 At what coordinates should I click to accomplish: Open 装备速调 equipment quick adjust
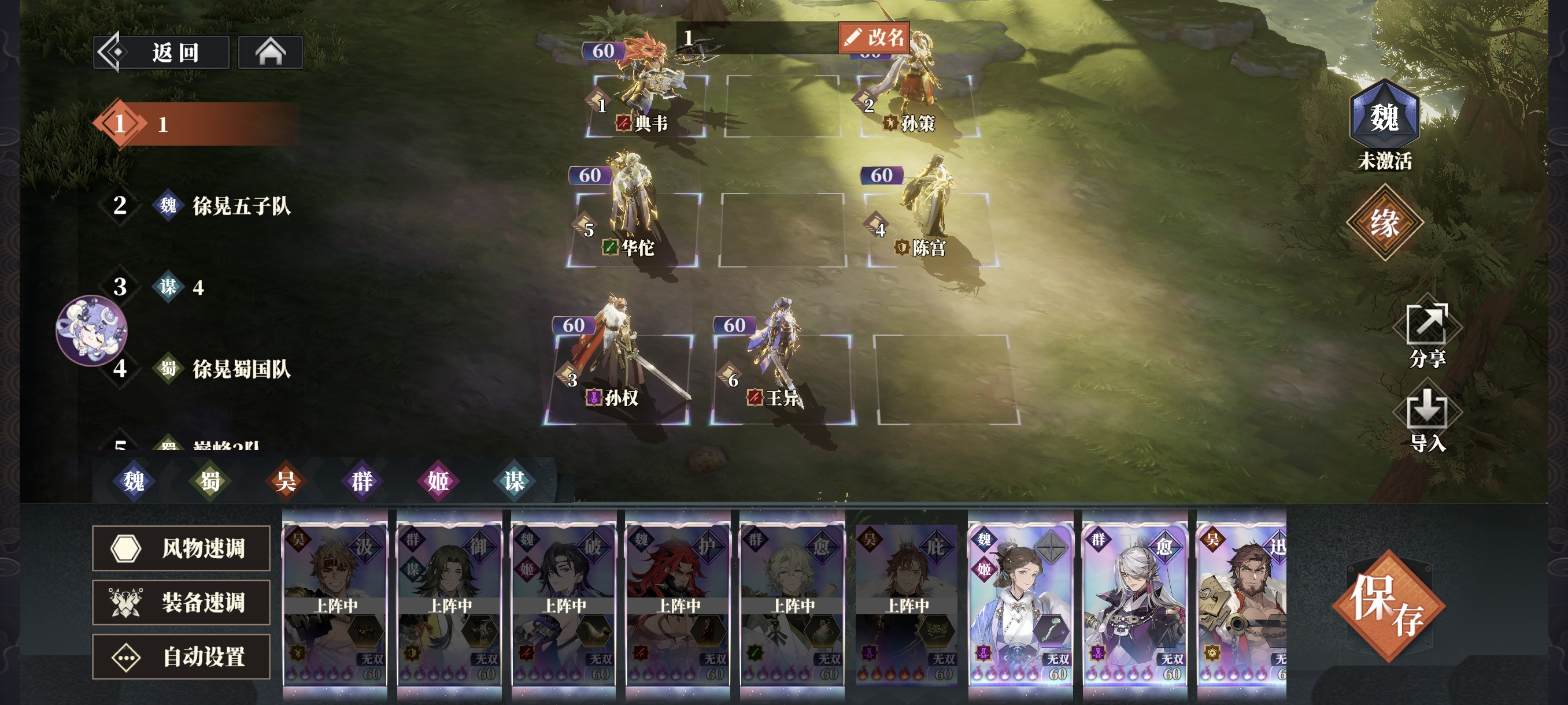182,602
